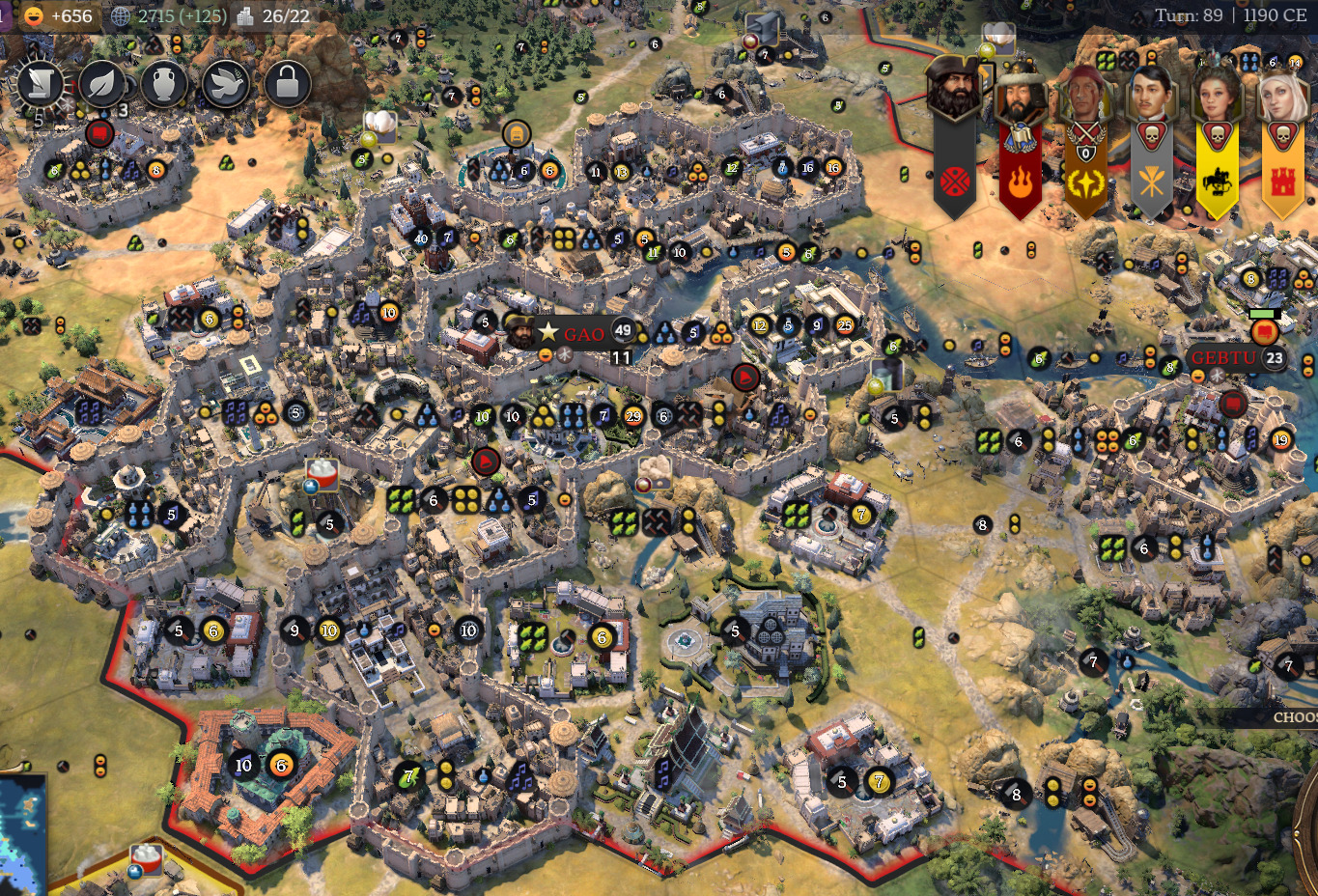1318x896 pixels.
Task: Select the bearded pirate-hat leader portrait
Action: [x=954, y=90]
